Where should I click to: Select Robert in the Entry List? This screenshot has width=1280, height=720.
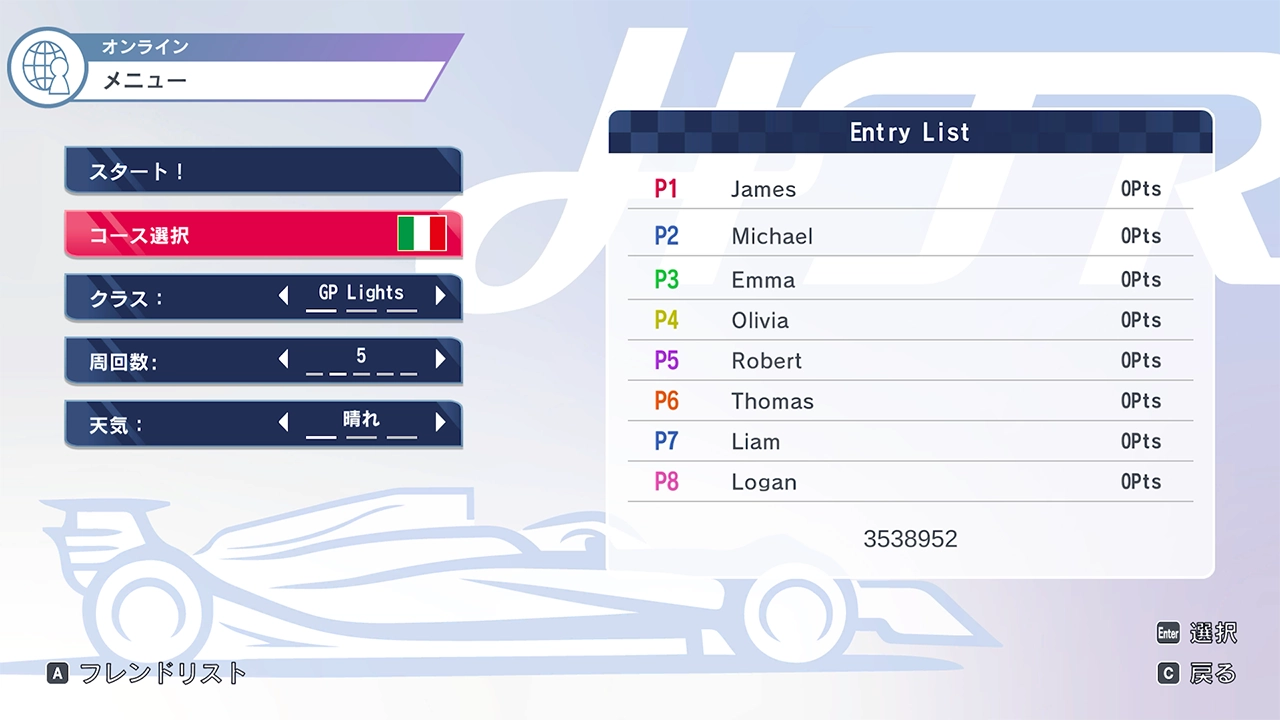coord(910,361)
